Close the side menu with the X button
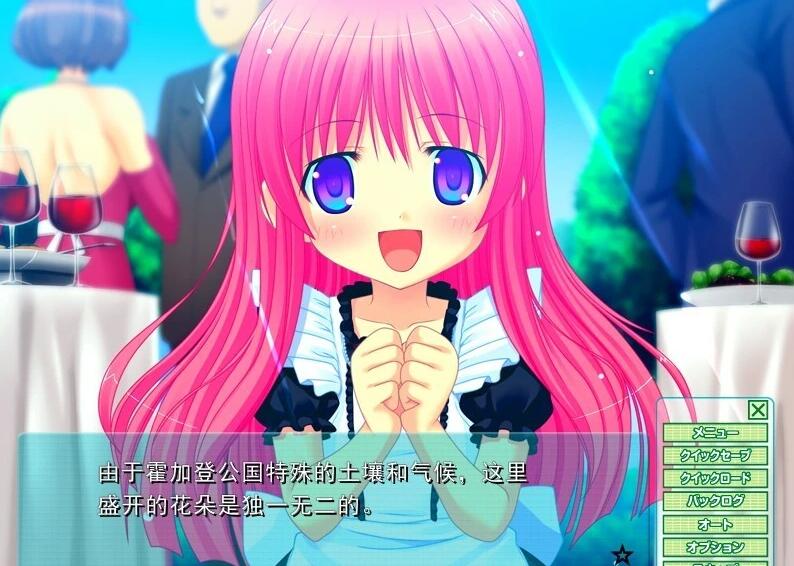Image resolution: width=794 pixels, height=566 pixels. (x=758, y=410)
